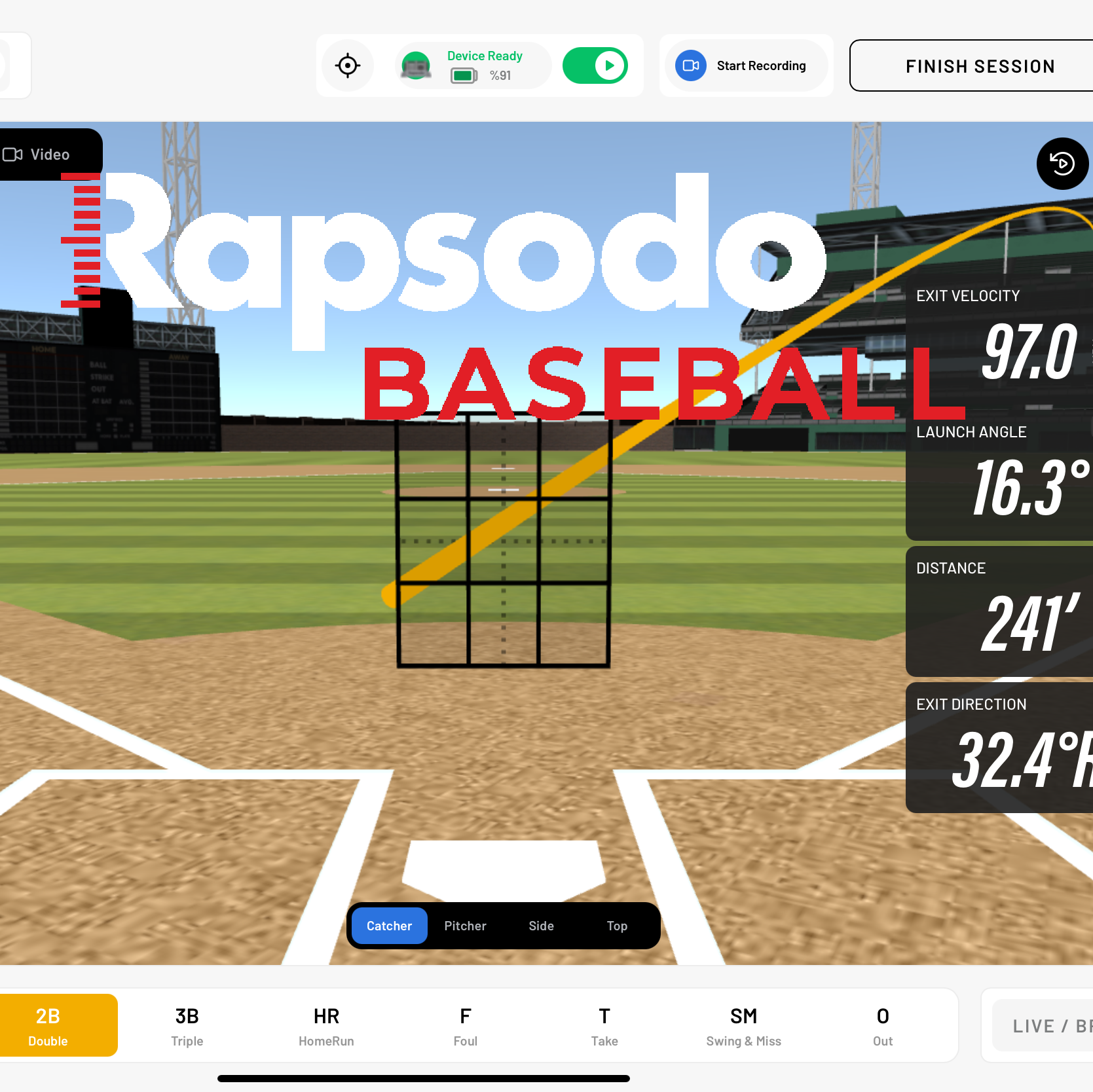Mark the pitch as T Take
This screenshot has width=1093, height=1092.
point(604,1025)
